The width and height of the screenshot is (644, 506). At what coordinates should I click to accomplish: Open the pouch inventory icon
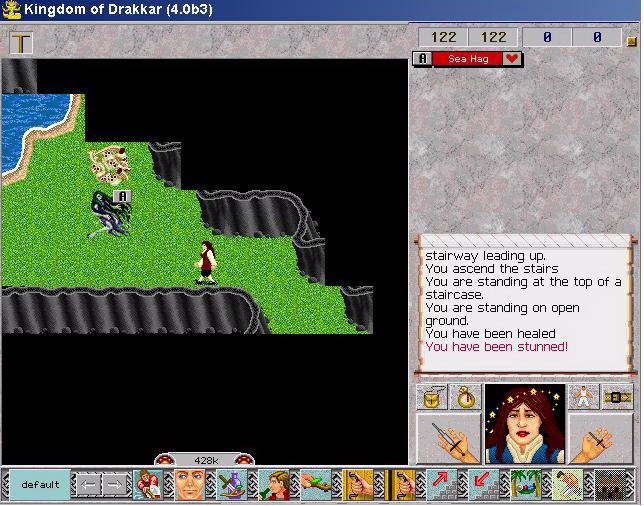pos(432,397)
